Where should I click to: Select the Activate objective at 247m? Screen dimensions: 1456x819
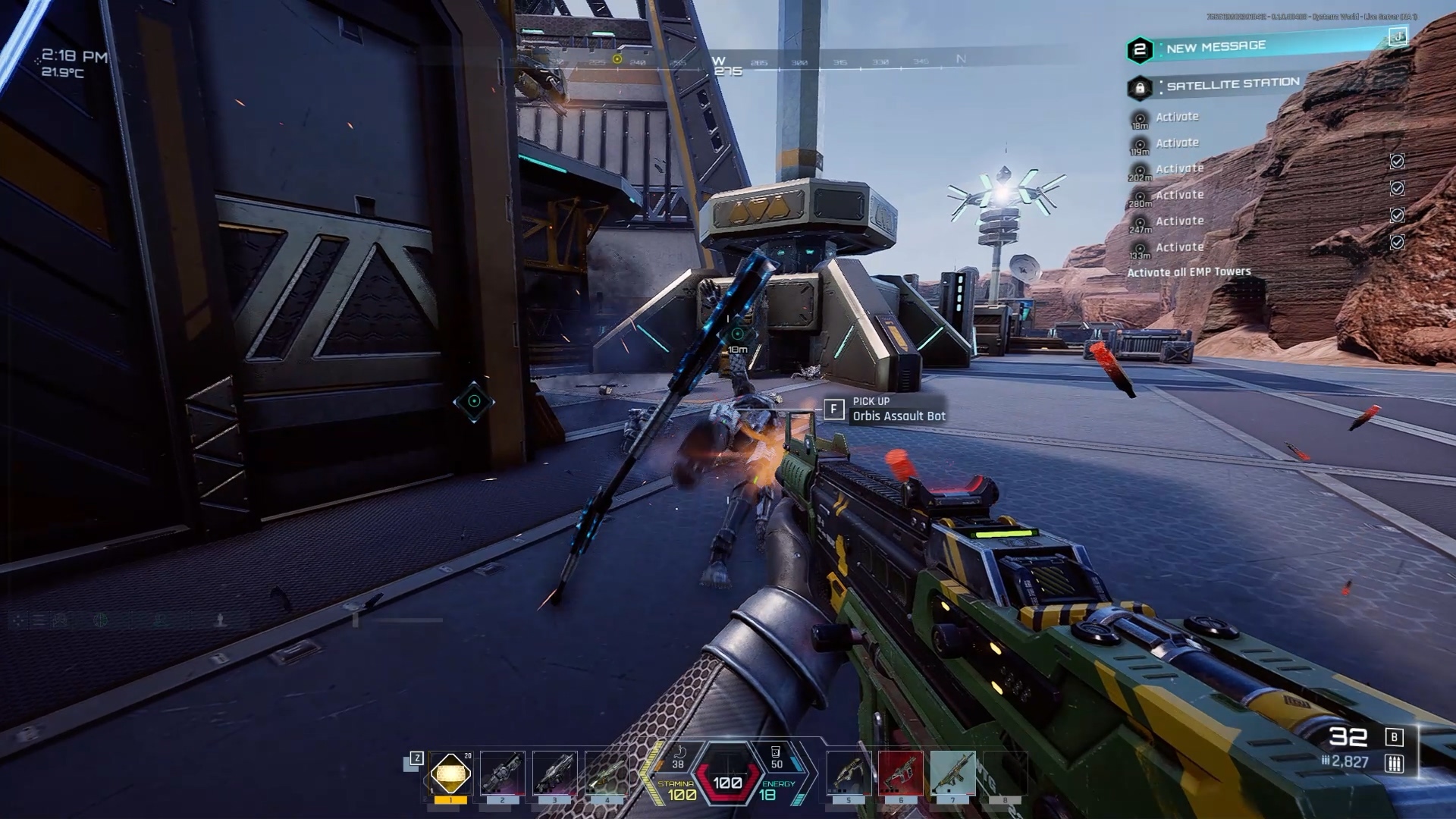pyautogui.click(x=1179, y=221)
